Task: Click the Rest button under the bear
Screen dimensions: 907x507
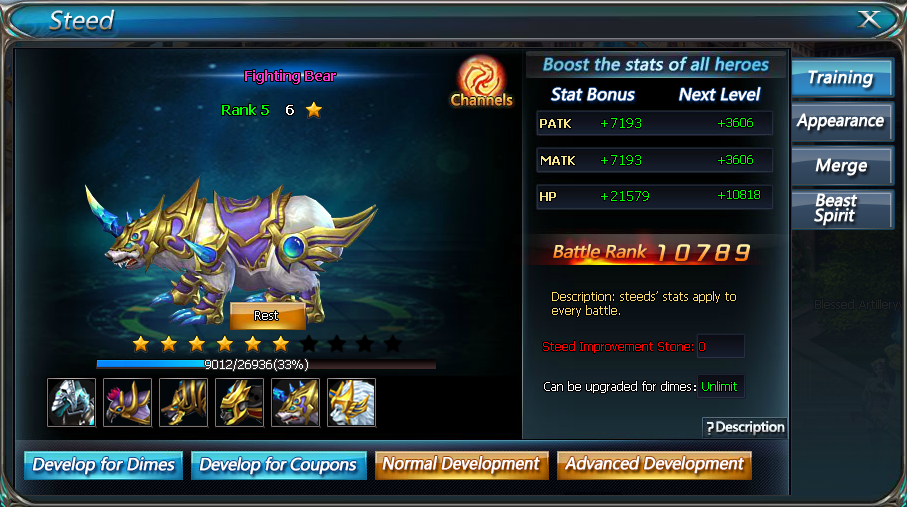Action: pos(267,315)
